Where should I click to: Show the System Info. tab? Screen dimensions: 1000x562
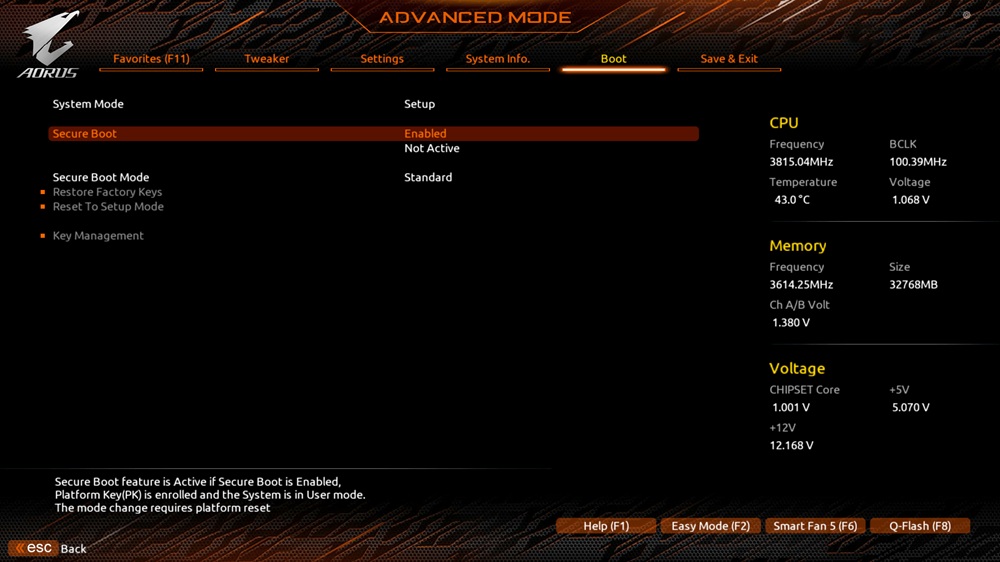[498, 59]
